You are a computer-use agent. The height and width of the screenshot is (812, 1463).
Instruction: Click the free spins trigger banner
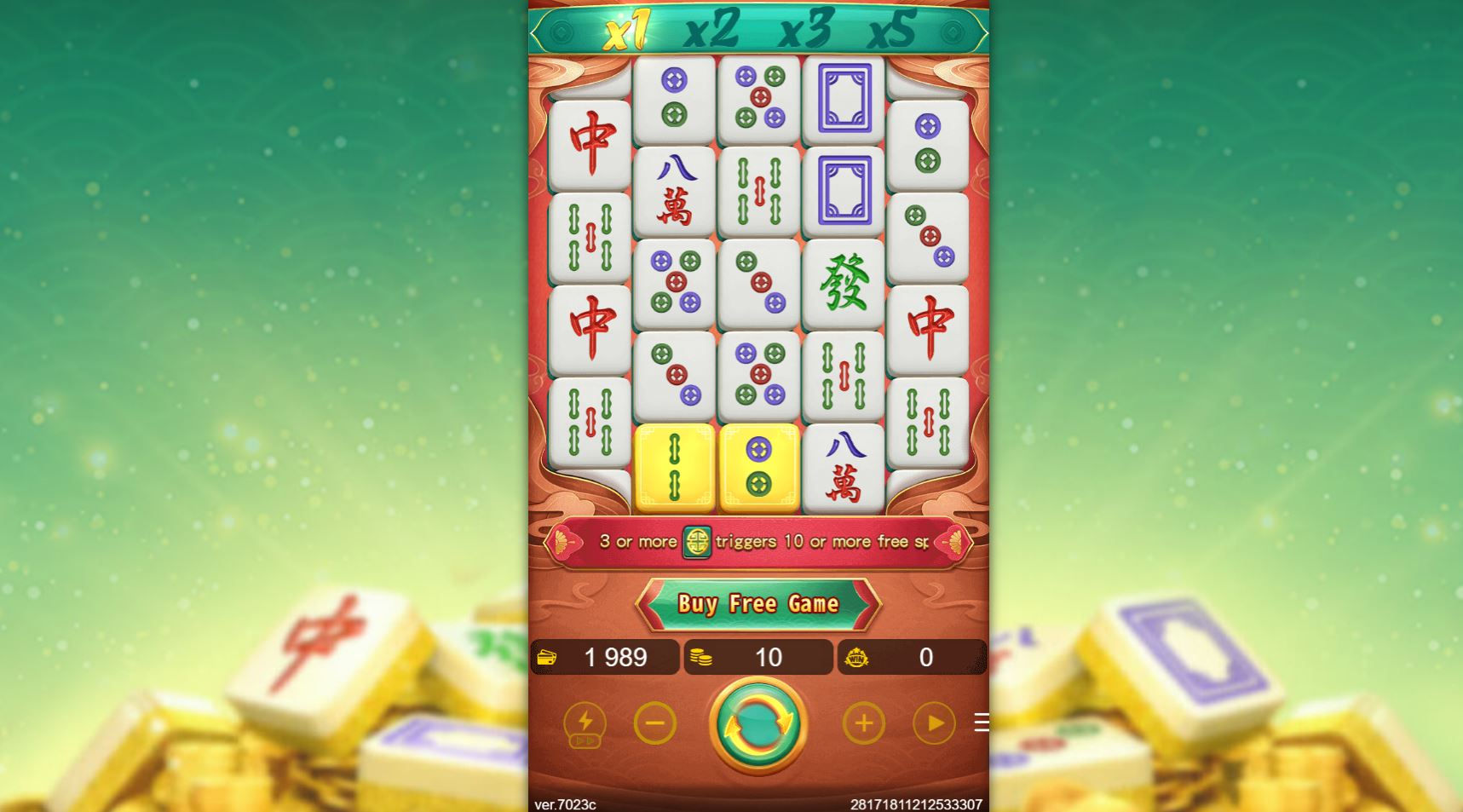757,541
